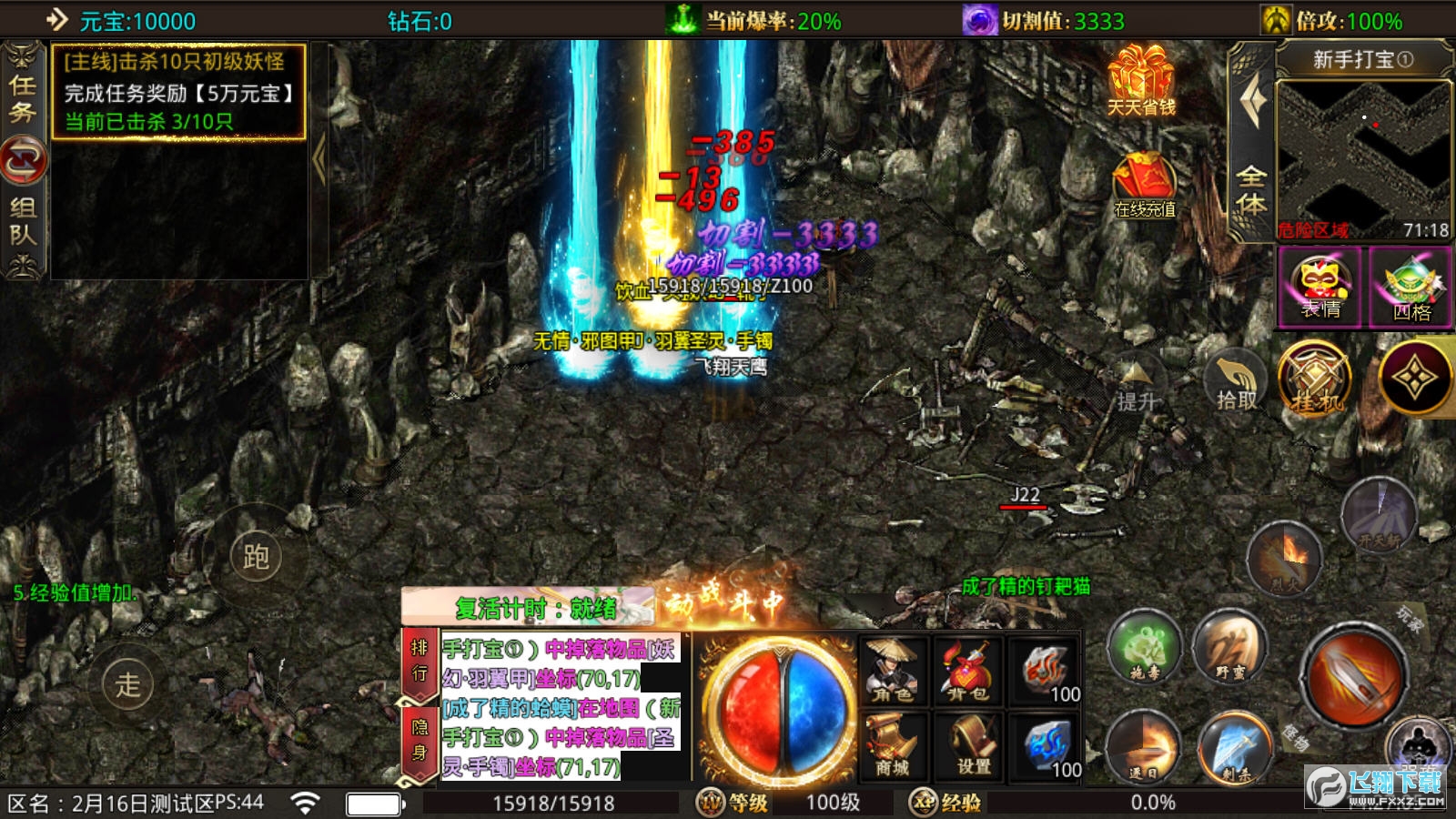Open the 排行 ranking tab
Viewport: 1456px width, 819px height.
click(419, 662)
